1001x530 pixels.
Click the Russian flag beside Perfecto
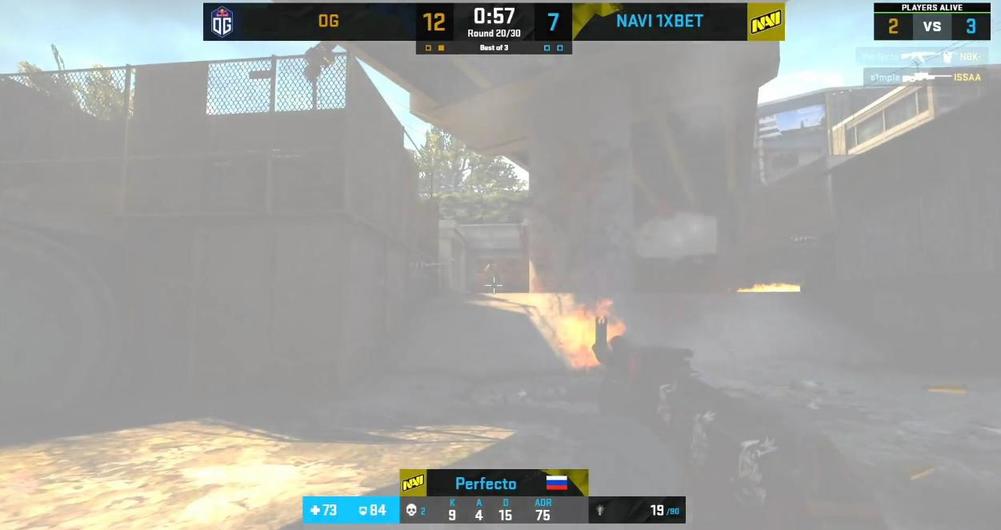pyautogui.click(x=557, y=484)
